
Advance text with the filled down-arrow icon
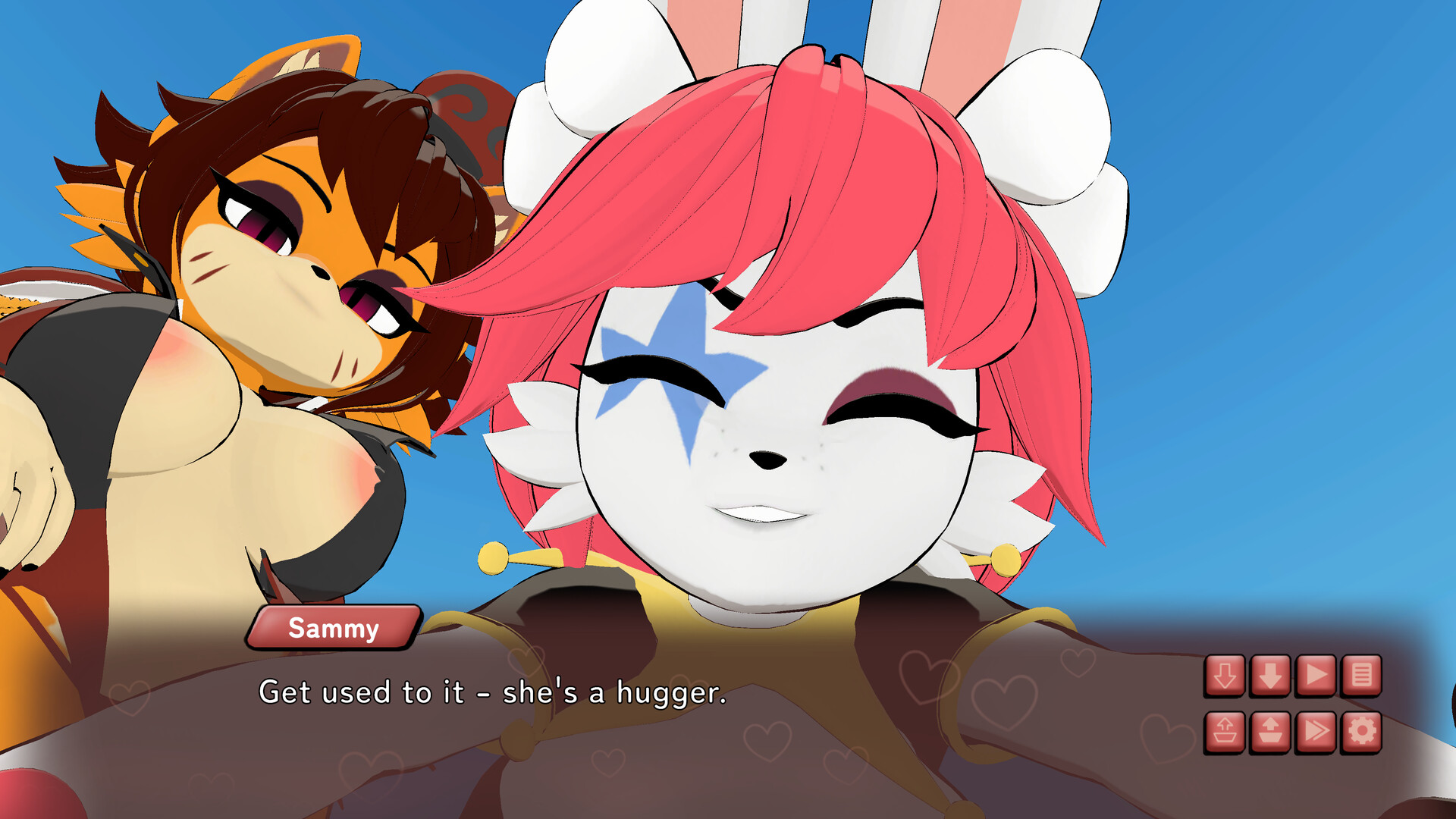(1269, 675)
